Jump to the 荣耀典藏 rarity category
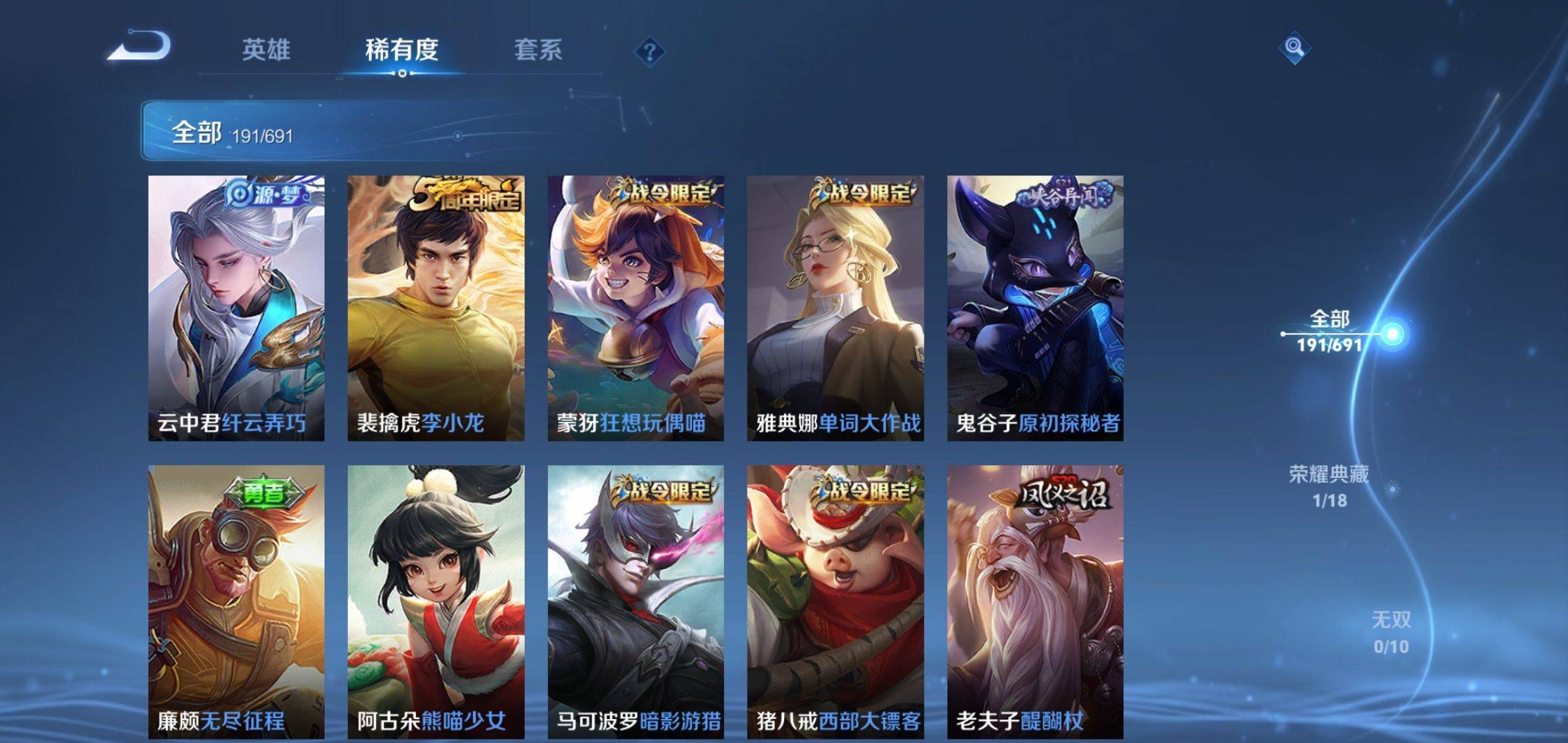This screenshot has height=743, width=1568. (1329, 486)
